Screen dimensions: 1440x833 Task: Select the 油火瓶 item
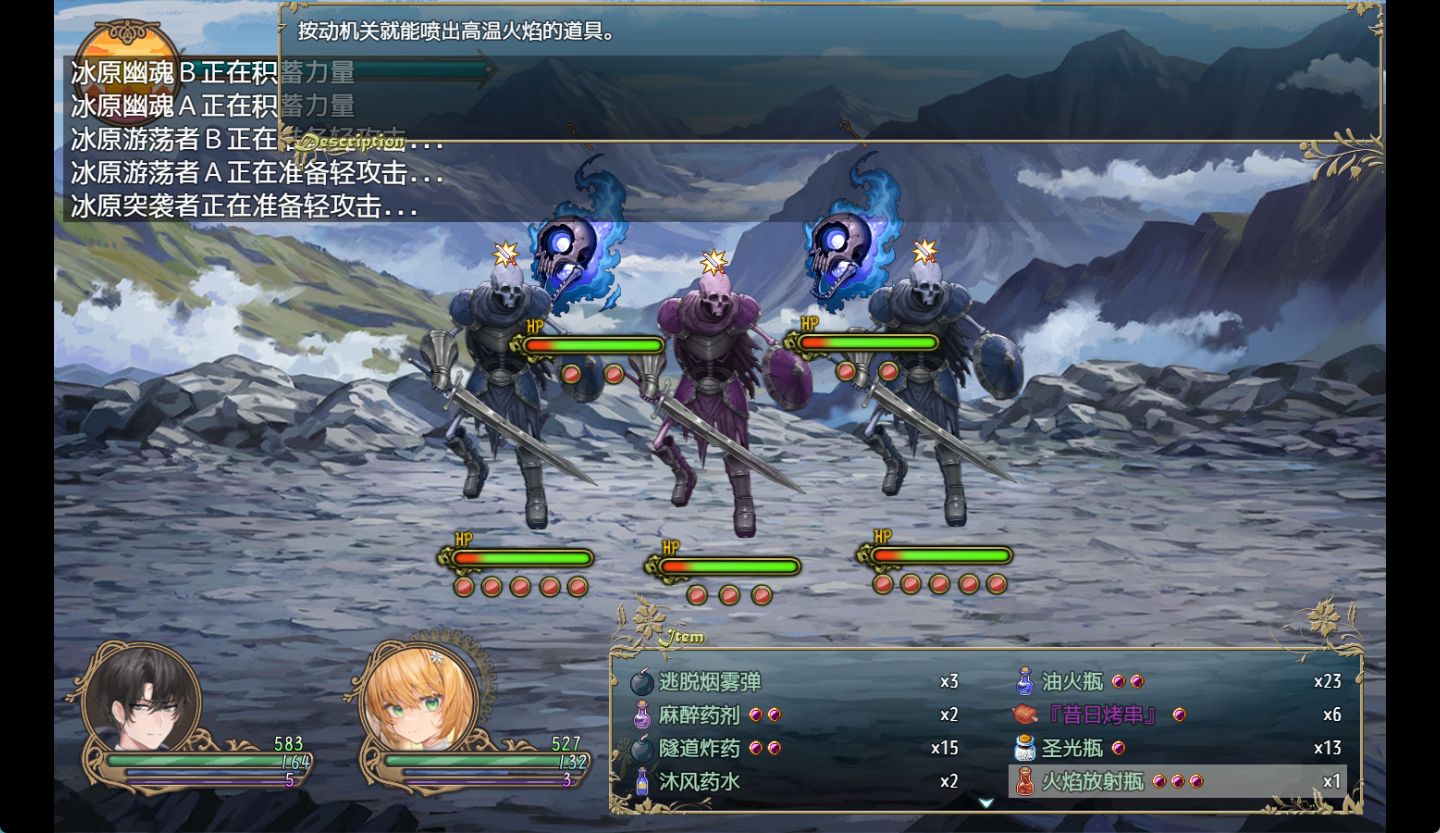coord(1072,682)
